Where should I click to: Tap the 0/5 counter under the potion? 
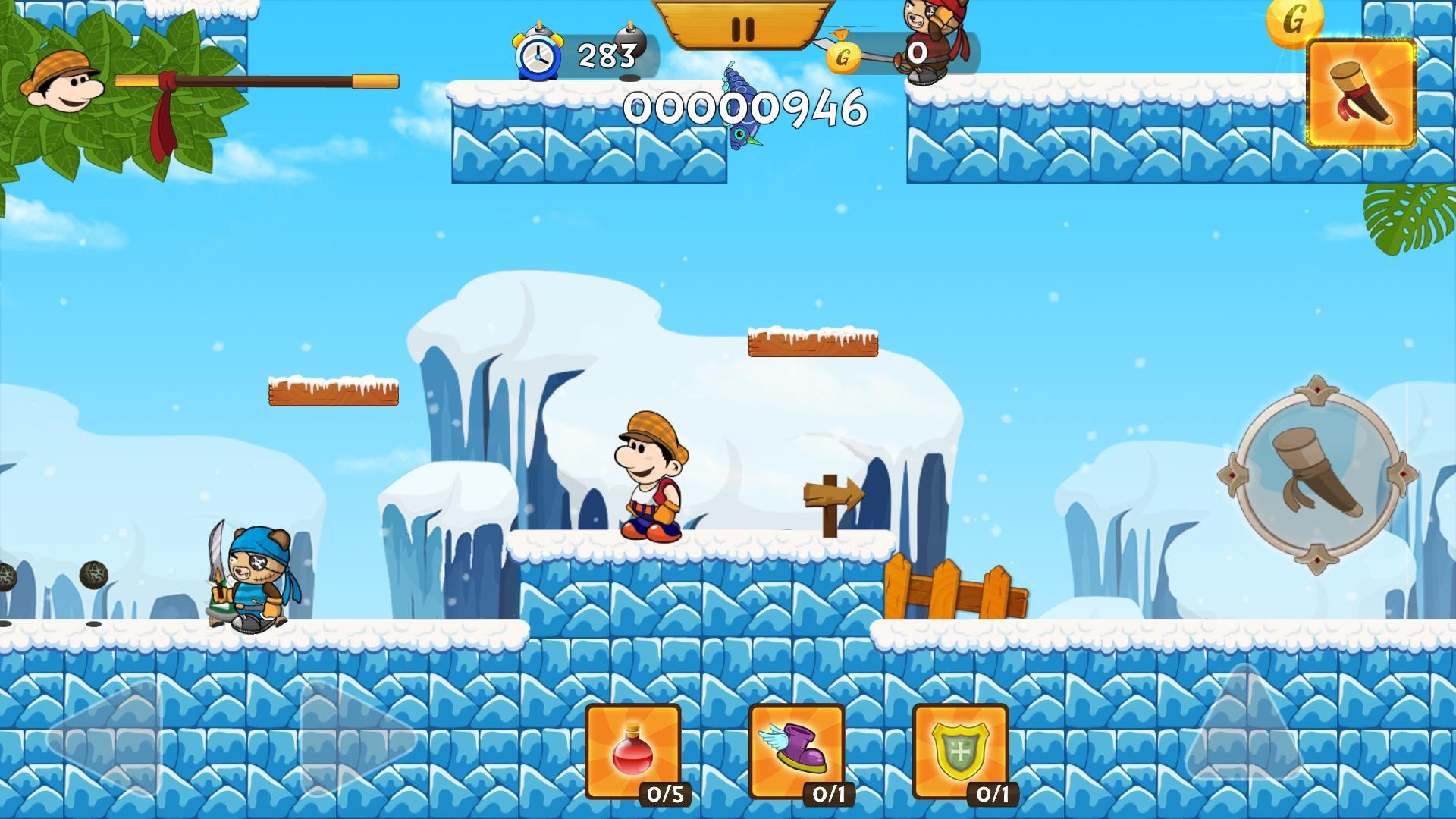point(667,795)
